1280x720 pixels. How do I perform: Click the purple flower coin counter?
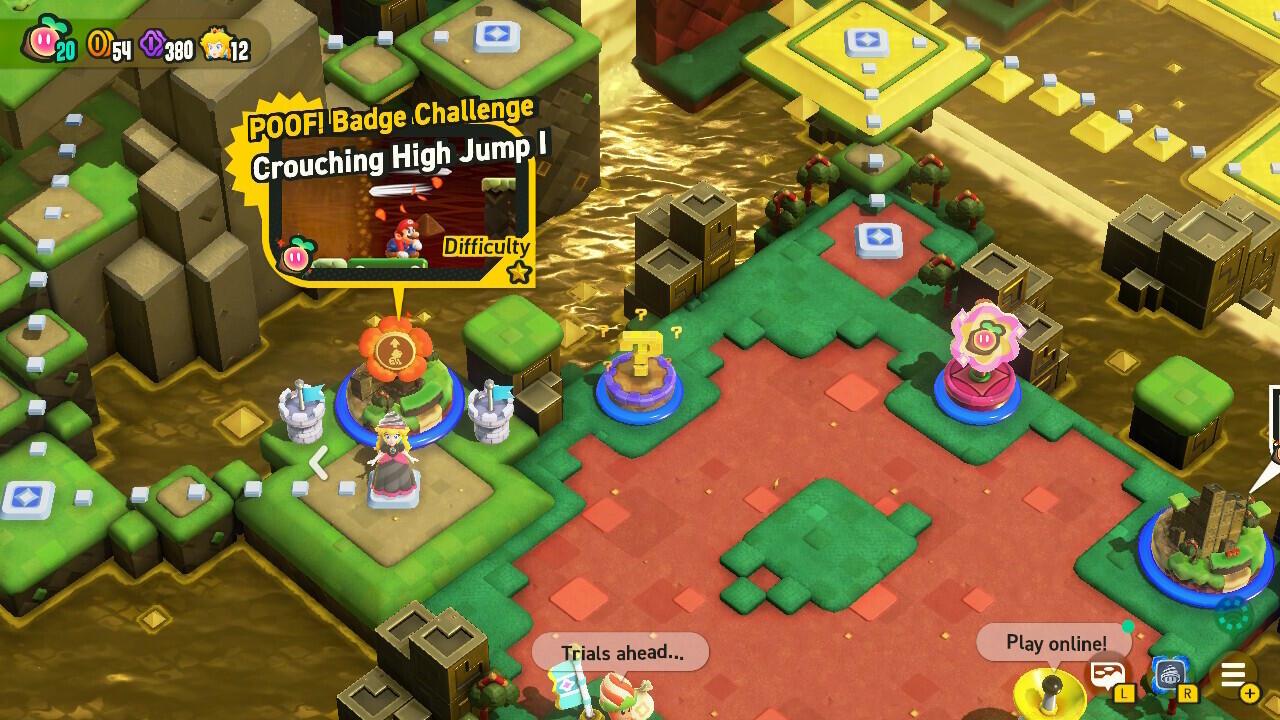pos(150,45)
